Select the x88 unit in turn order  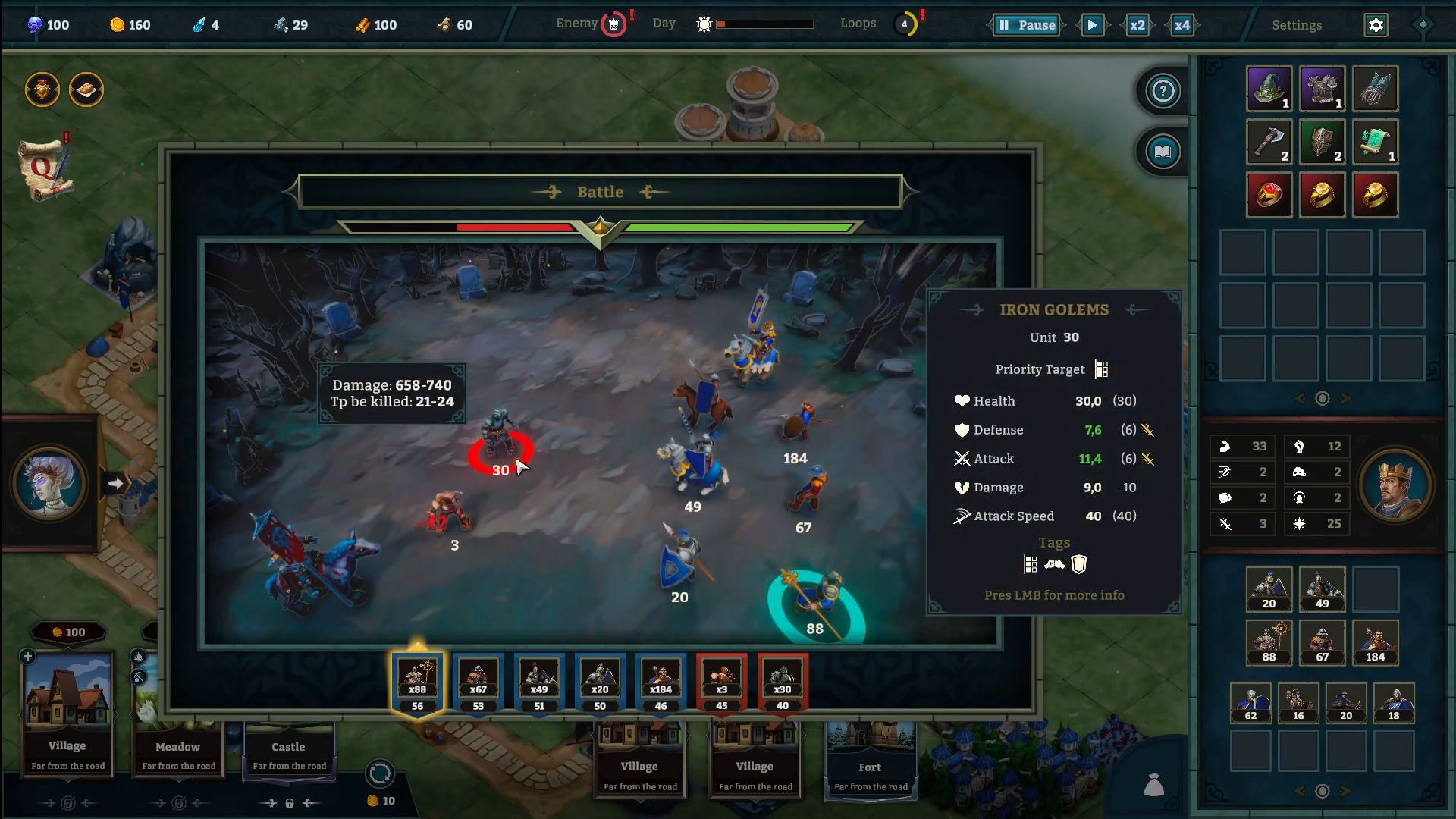pos(417,683)
